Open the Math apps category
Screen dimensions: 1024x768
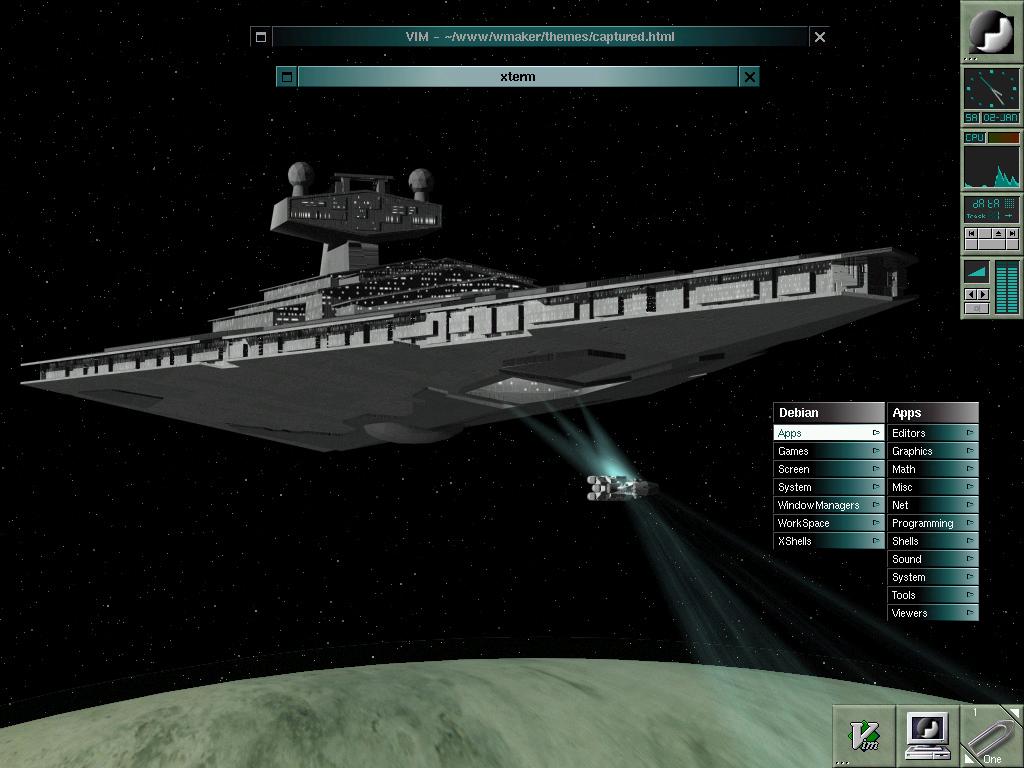click(932, 469)
